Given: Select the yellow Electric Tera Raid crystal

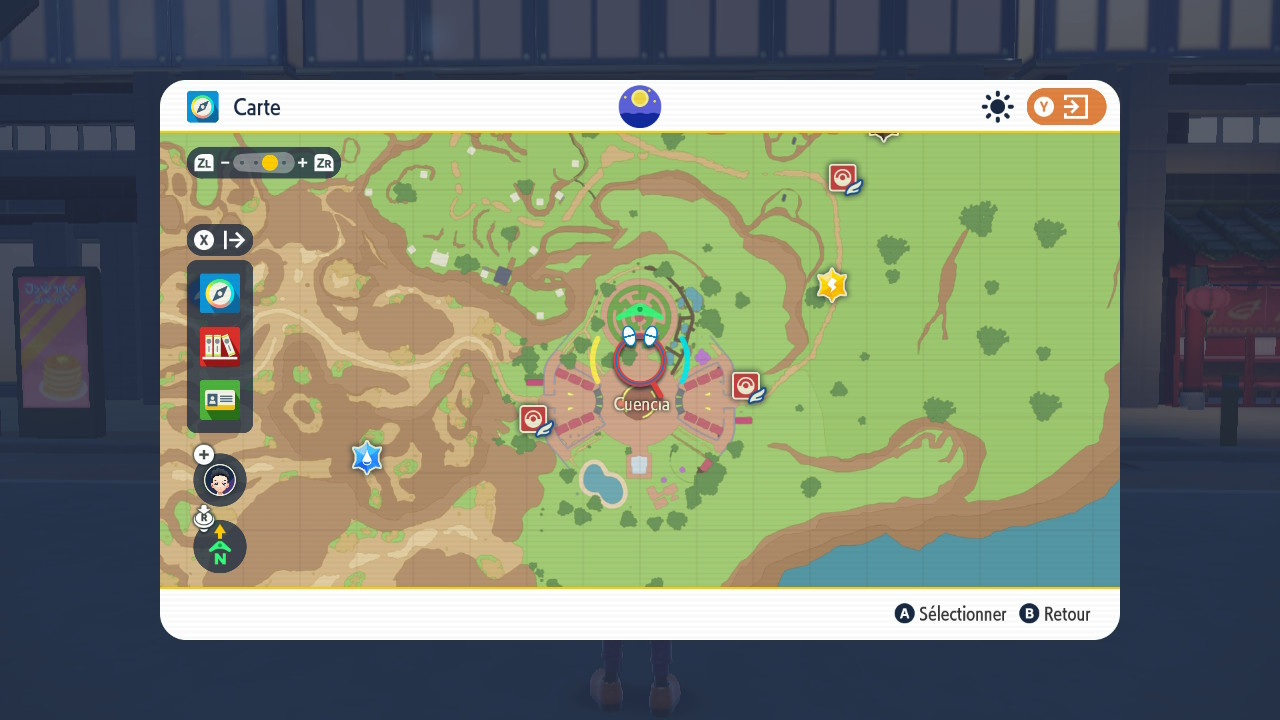Looking at the screenshot, I should coord(832,286).
